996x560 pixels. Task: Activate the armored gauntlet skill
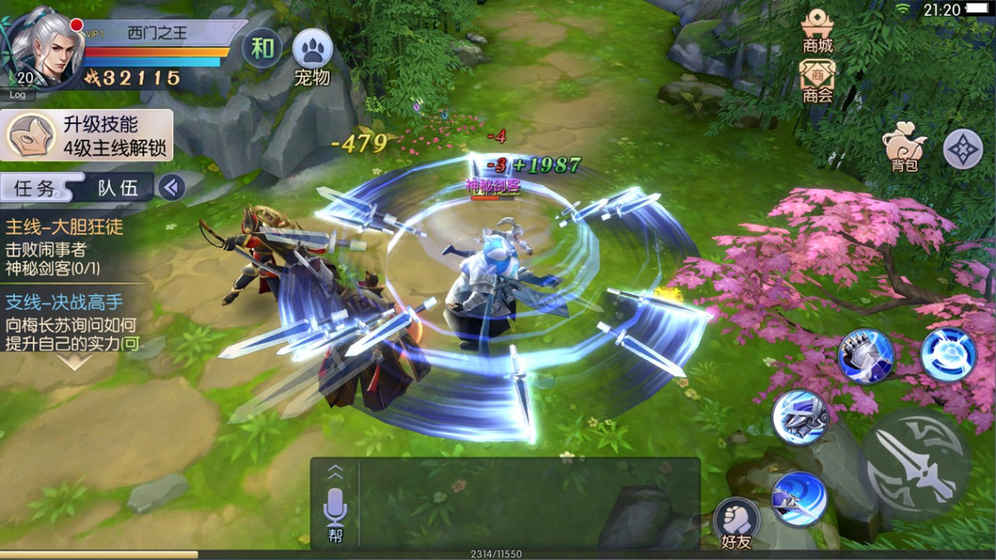pos(865,355)
